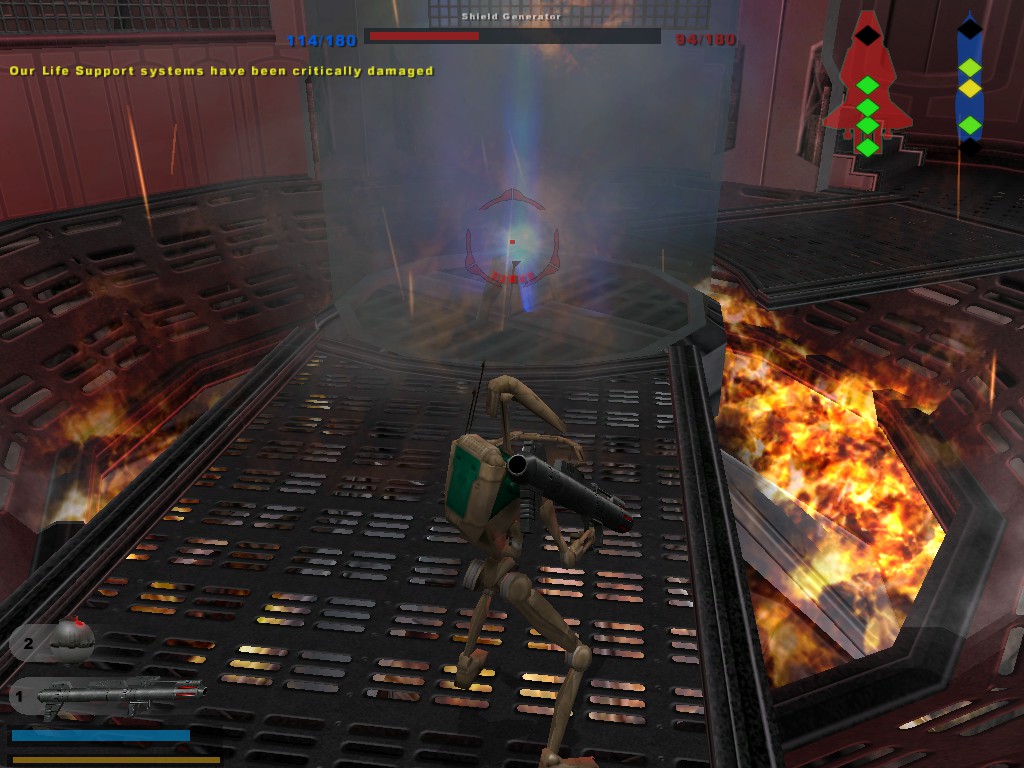Click the blue capital ship status icon
This screenshot has height=768, width=1024.
click(x=969, y=86)
